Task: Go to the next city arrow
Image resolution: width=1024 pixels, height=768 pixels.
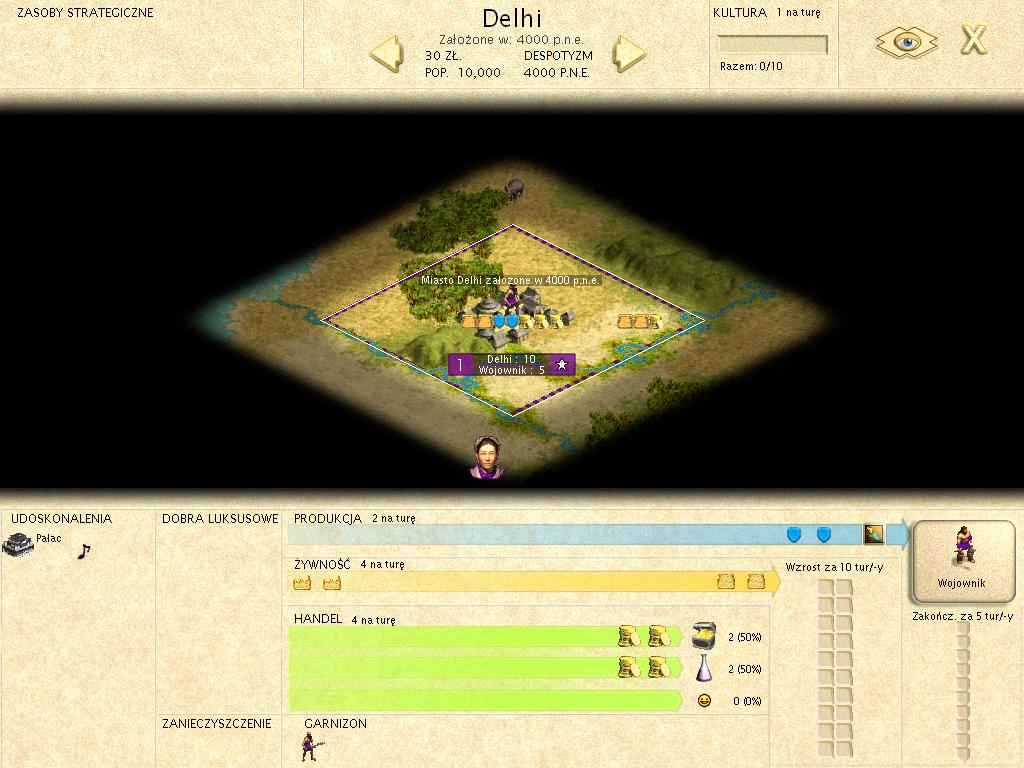Action: point(630,52)
